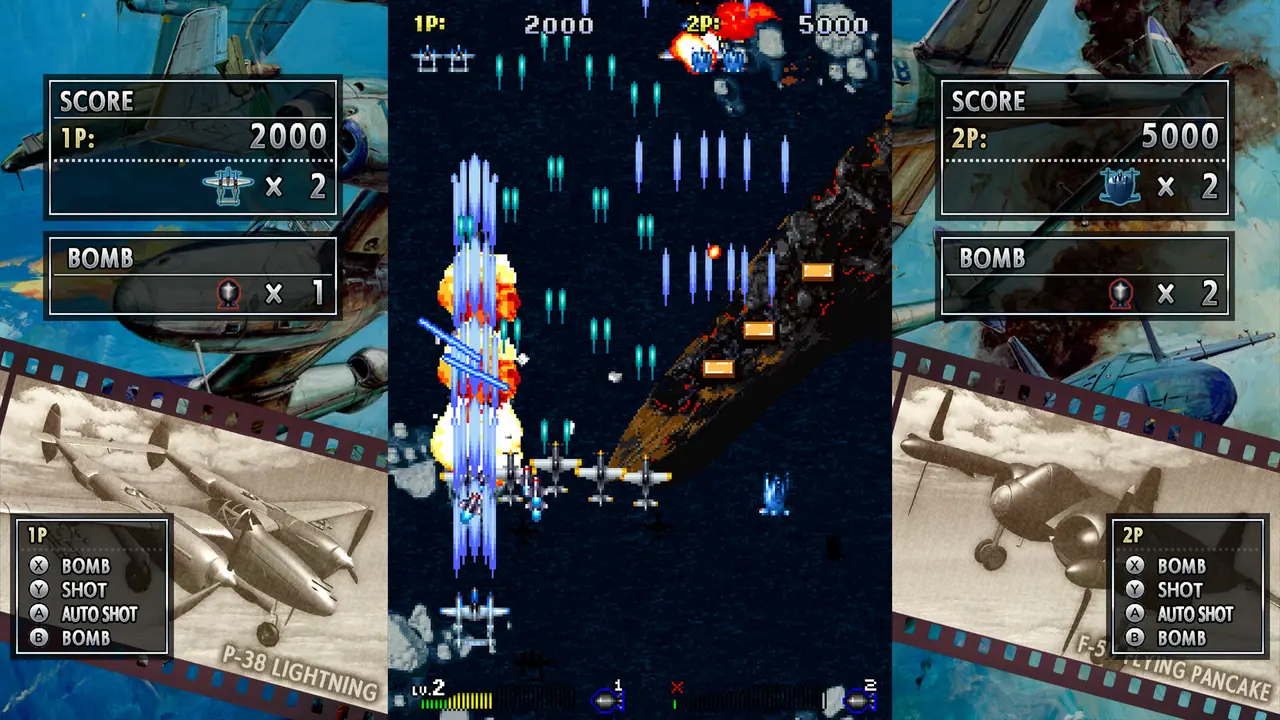Select the bomb icon in 2P BOMB panel
1280x720 pixels.
pos(1119,293)
